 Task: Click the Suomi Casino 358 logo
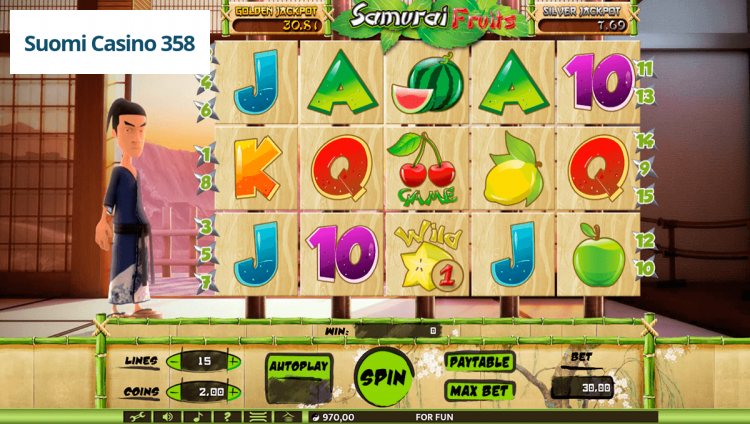coord(110,44)
